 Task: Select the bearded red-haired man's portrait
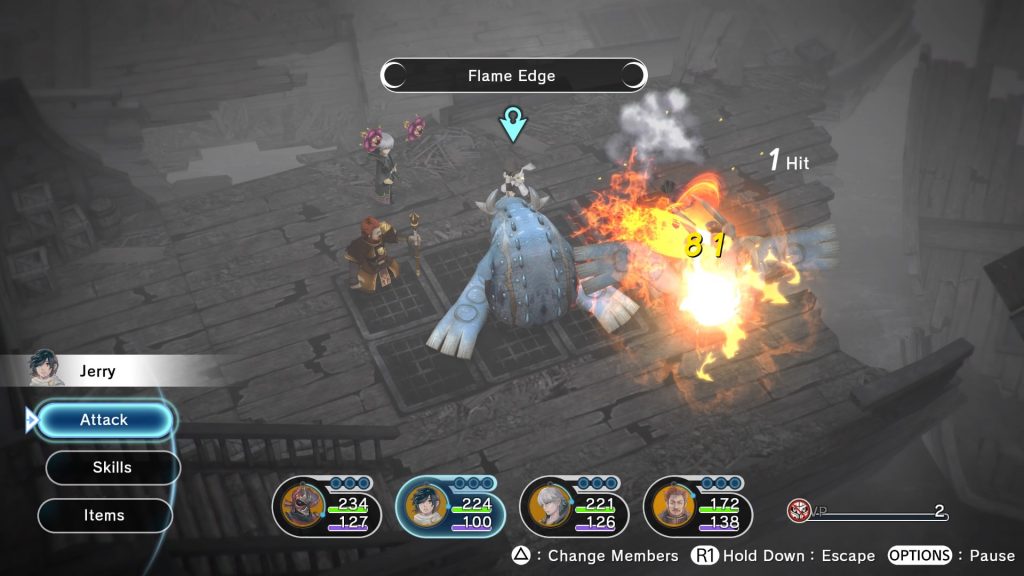point(672,510)
